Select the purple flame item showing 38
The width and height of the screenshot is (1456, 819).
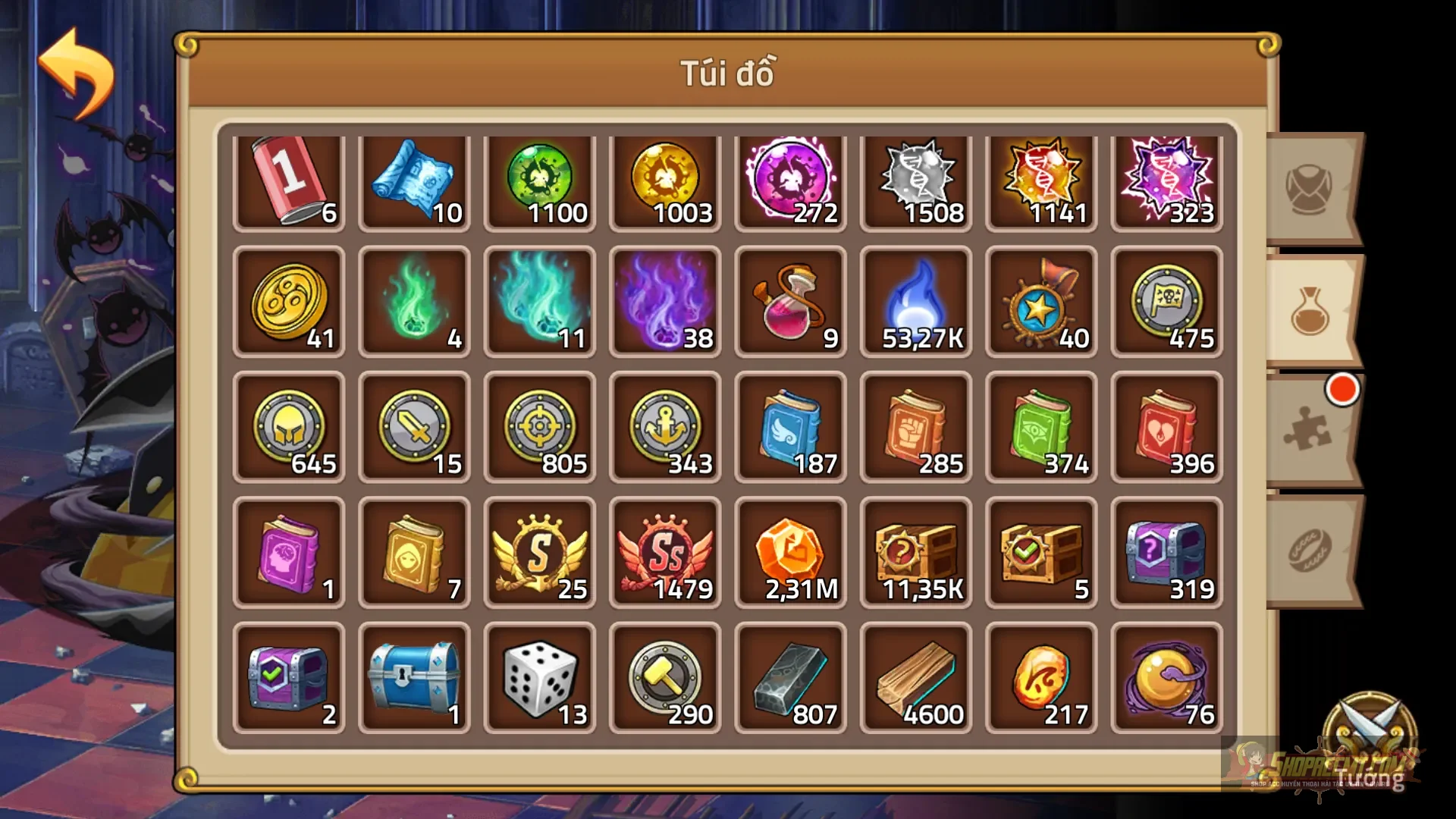(x=665, y=303)
